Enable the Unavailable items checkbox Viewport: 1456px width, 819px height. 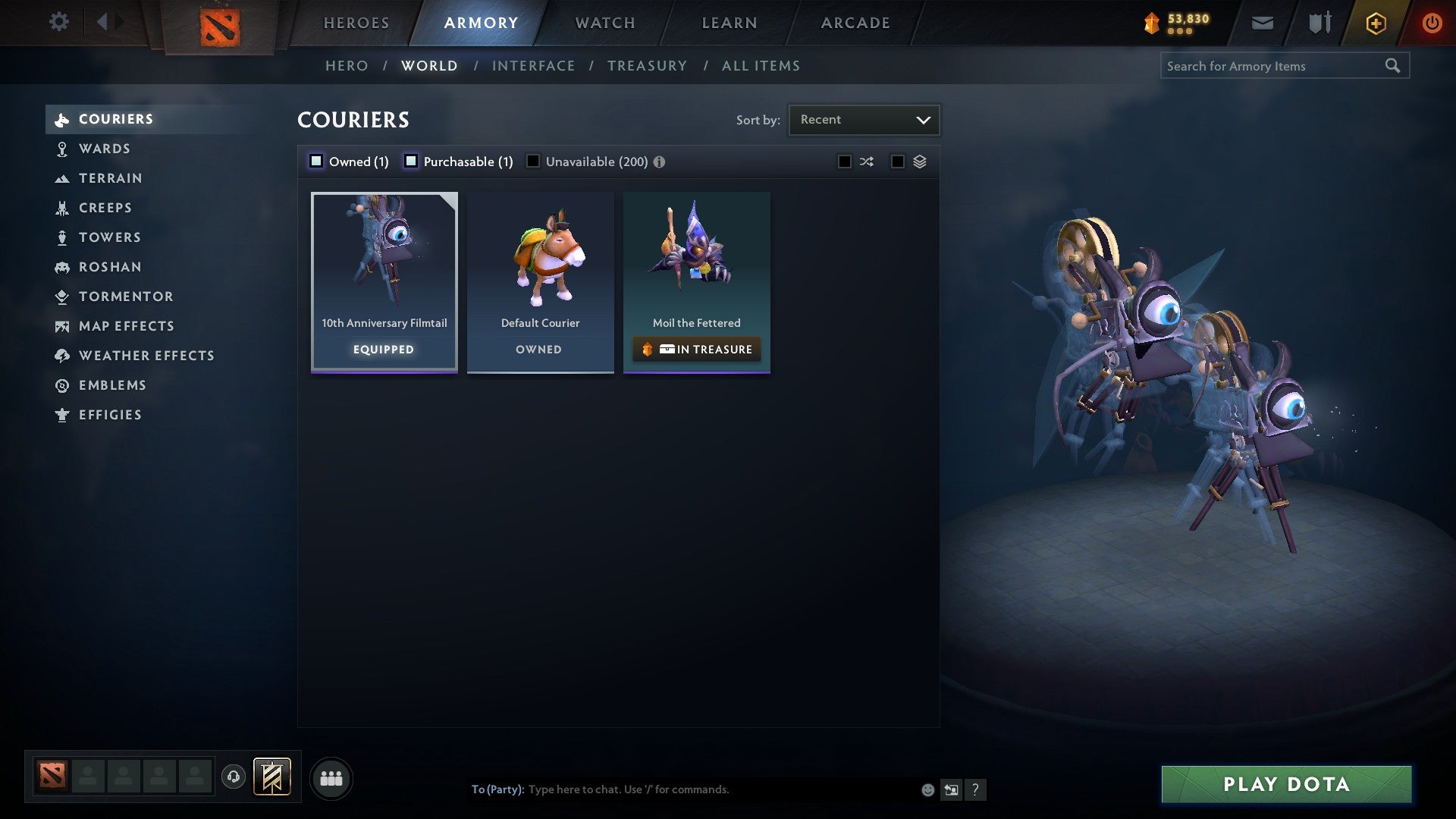point(533,161)
